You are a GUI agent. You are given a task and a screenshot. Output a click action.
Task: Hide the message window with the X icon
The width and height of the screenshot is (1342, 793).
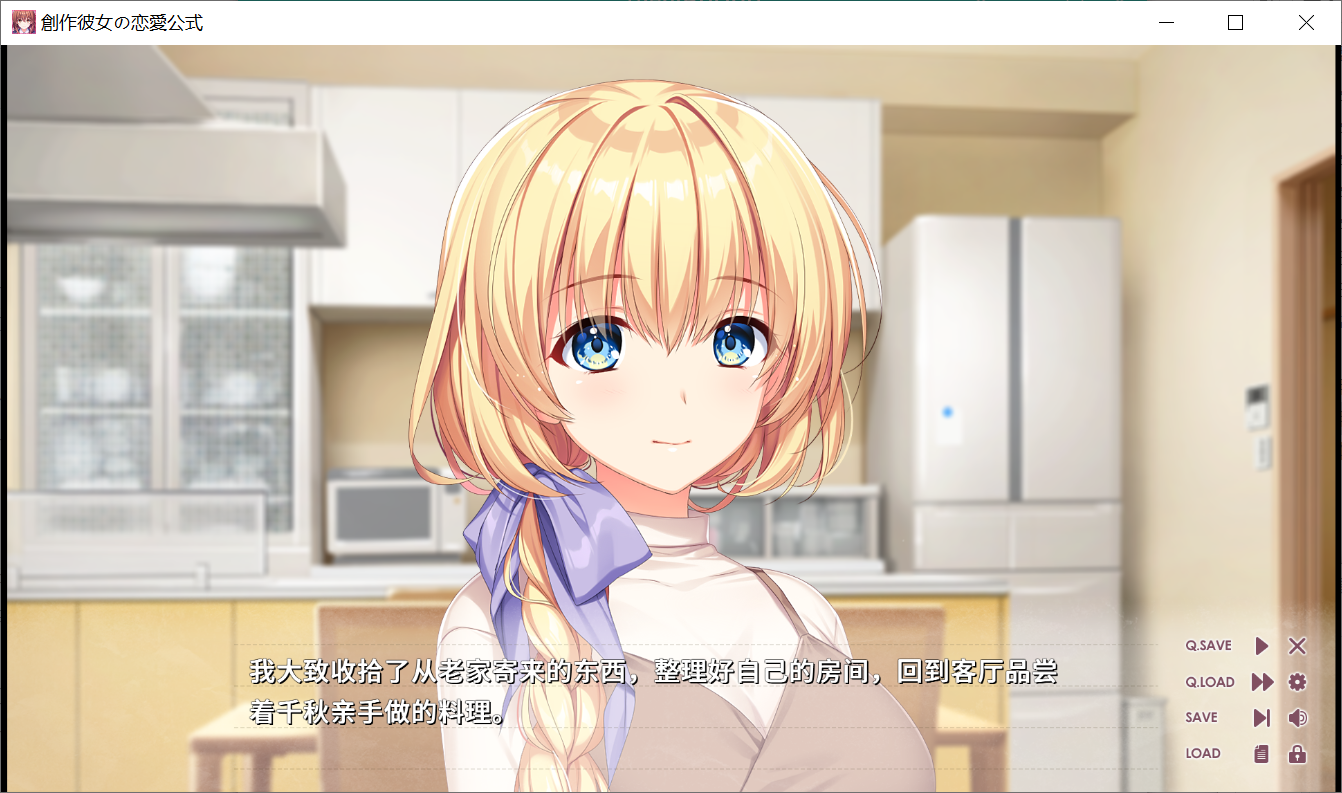coord(1297,646)
